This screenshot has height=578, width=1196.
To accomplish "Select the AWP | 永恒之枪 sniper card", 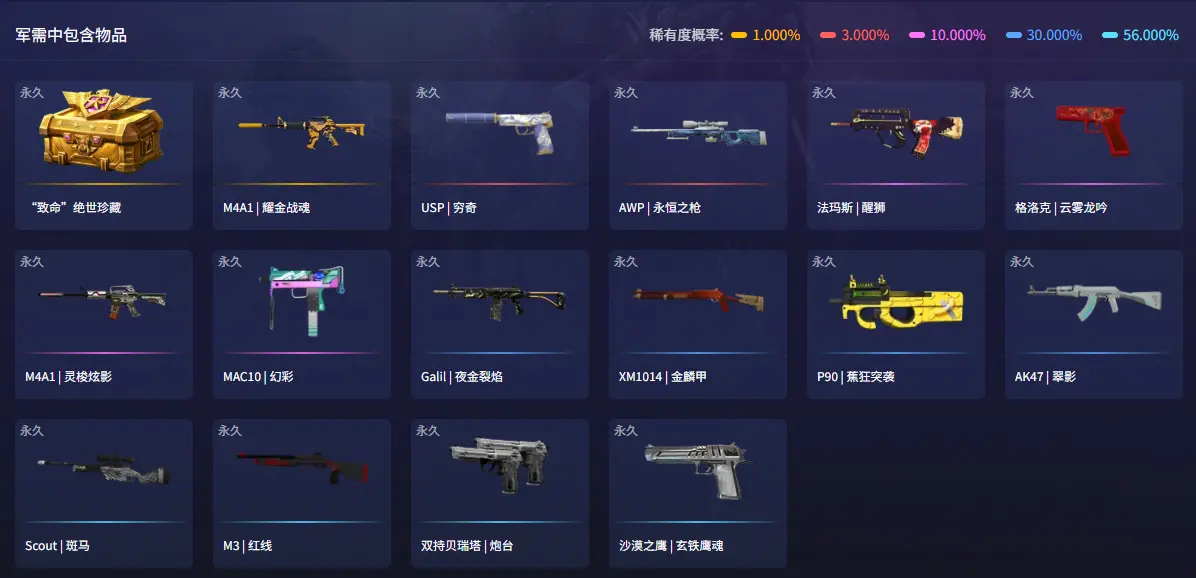I will click(697, 155).
